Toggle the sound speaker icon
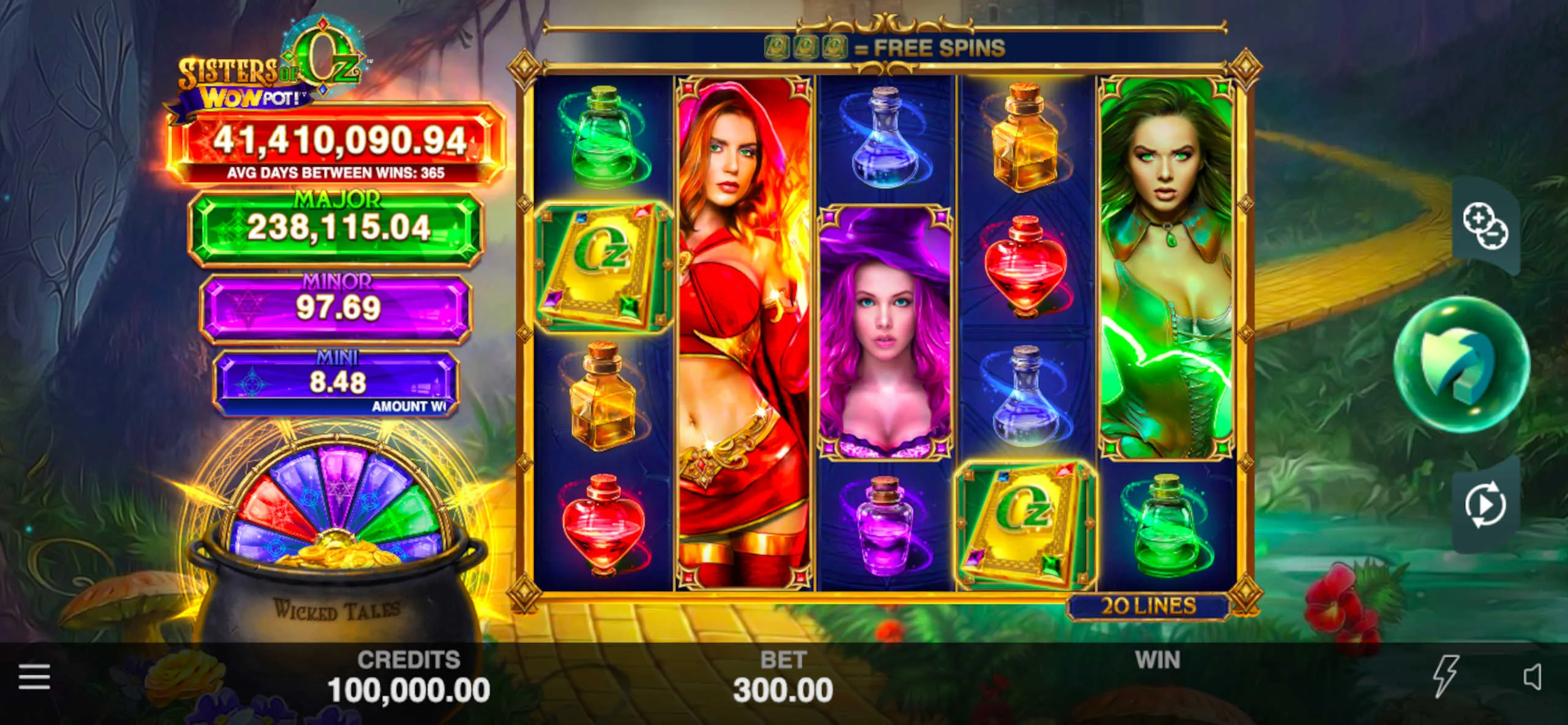 1531,677
